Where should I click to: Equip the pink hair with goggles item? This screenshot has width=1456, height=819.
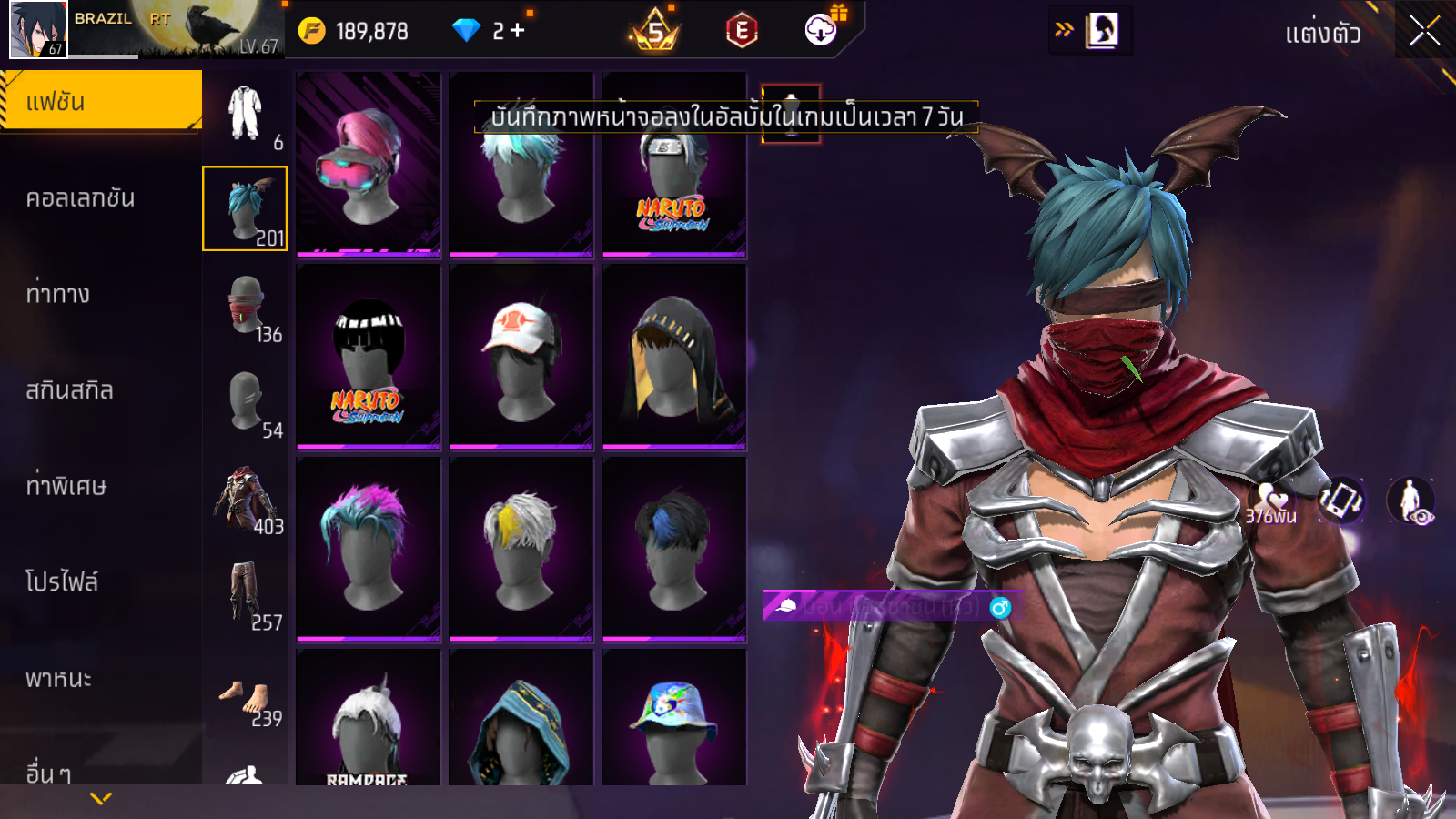click(369, 165)
